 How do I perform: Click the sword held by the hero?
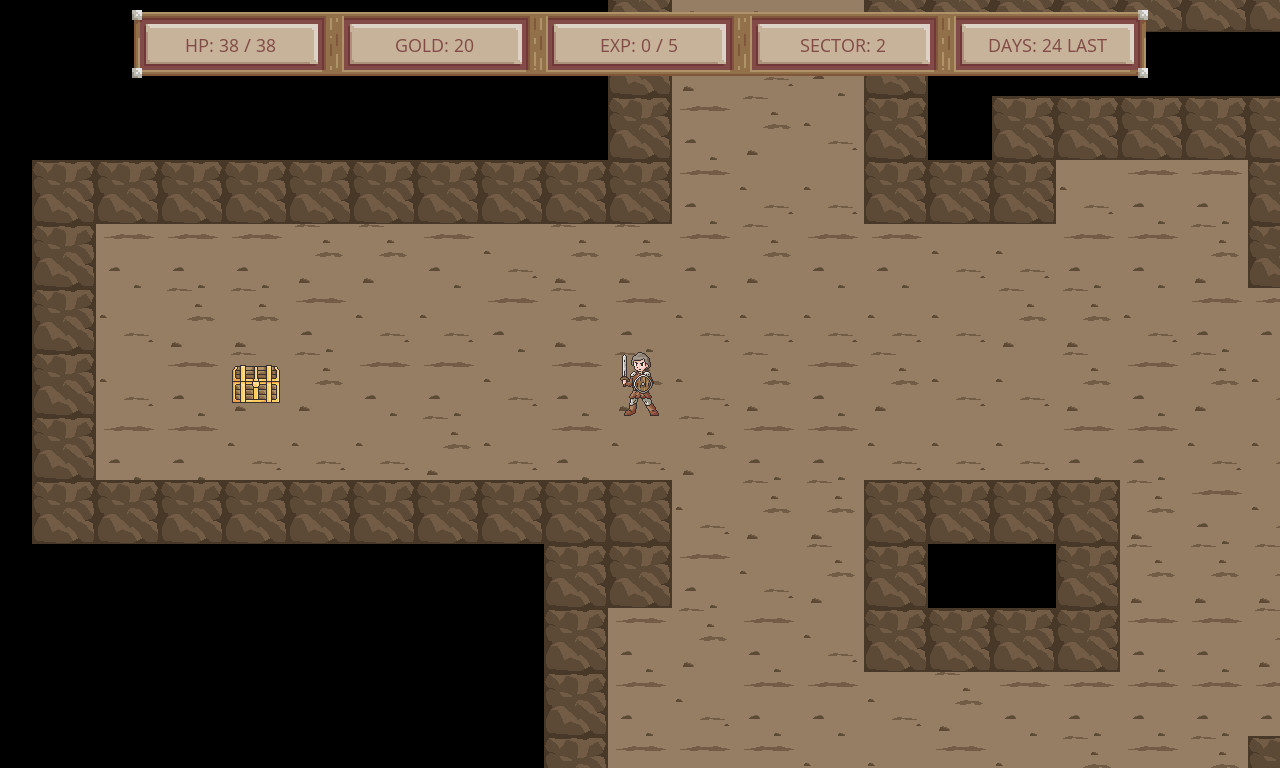coord(623,368)
